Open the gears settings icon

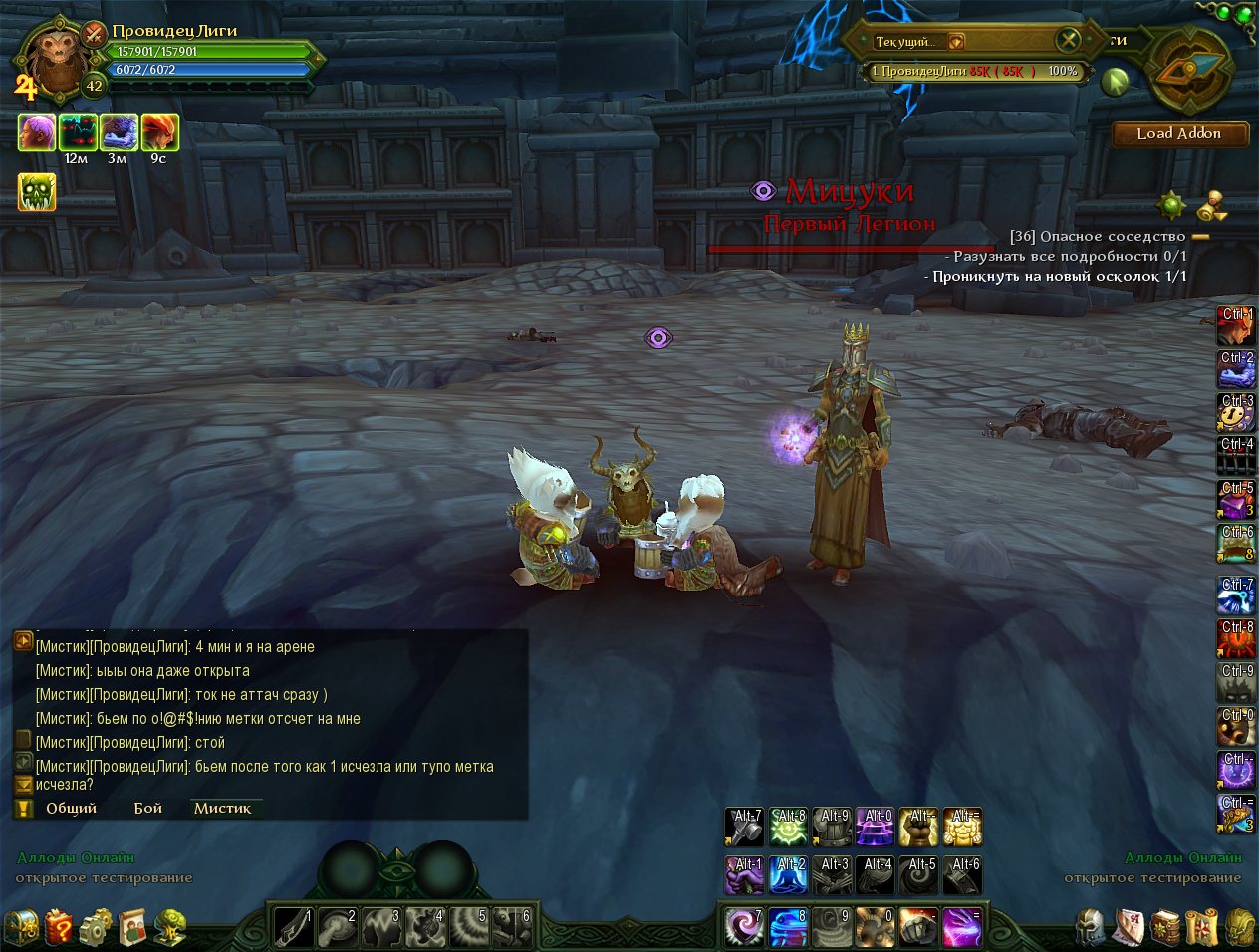pos(96,928)
